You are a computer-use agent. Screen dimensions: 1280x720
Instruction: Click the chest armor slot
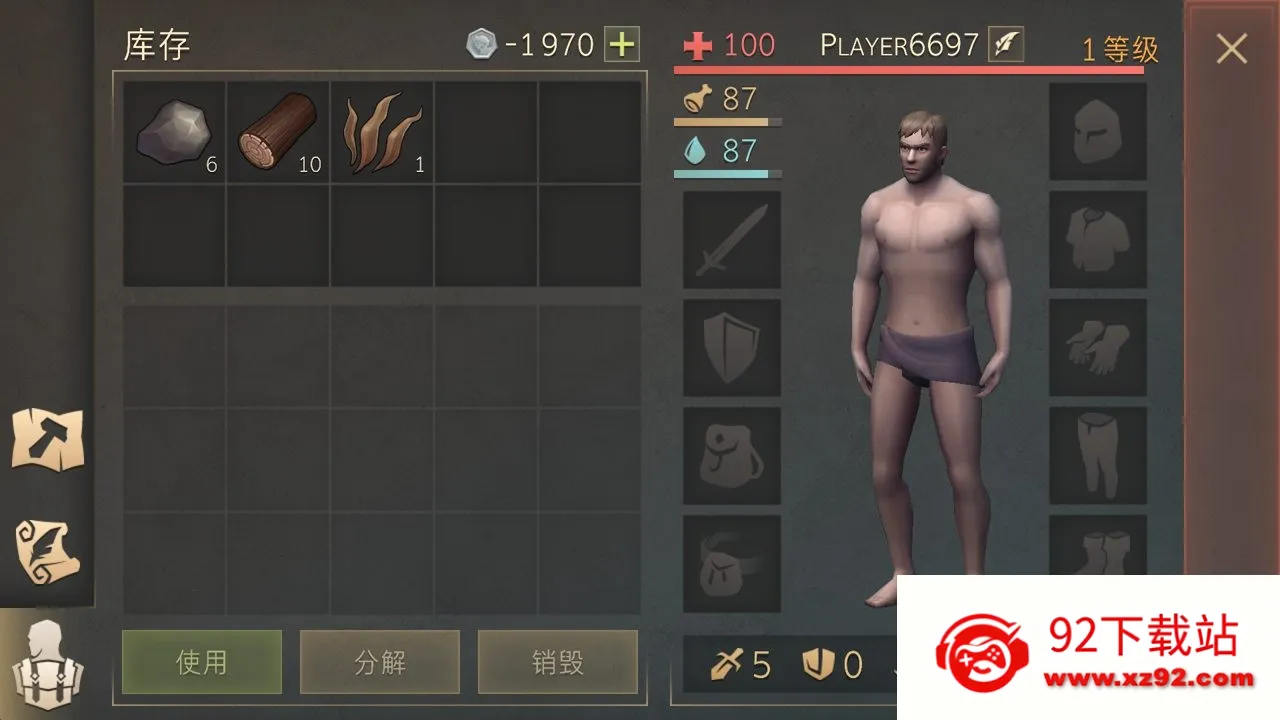click(x=1098, y=240)
